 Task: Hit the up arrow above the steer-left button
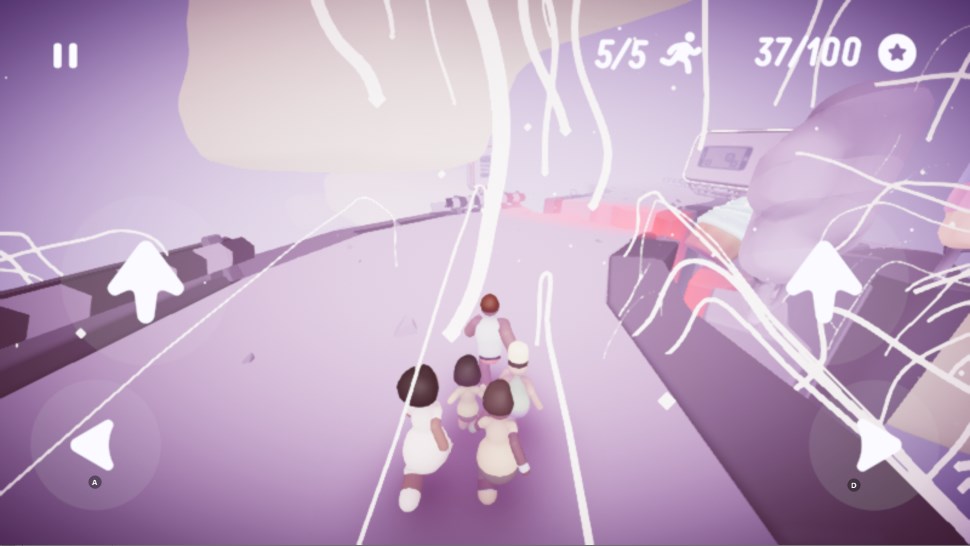click(146, 280)
